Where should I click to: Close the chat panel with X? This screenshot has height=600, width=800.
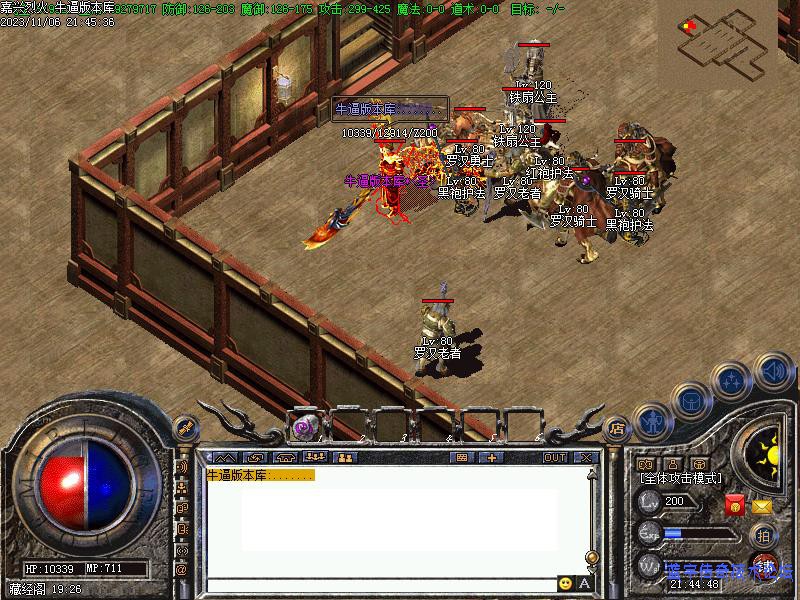click(x=585, y=457)
